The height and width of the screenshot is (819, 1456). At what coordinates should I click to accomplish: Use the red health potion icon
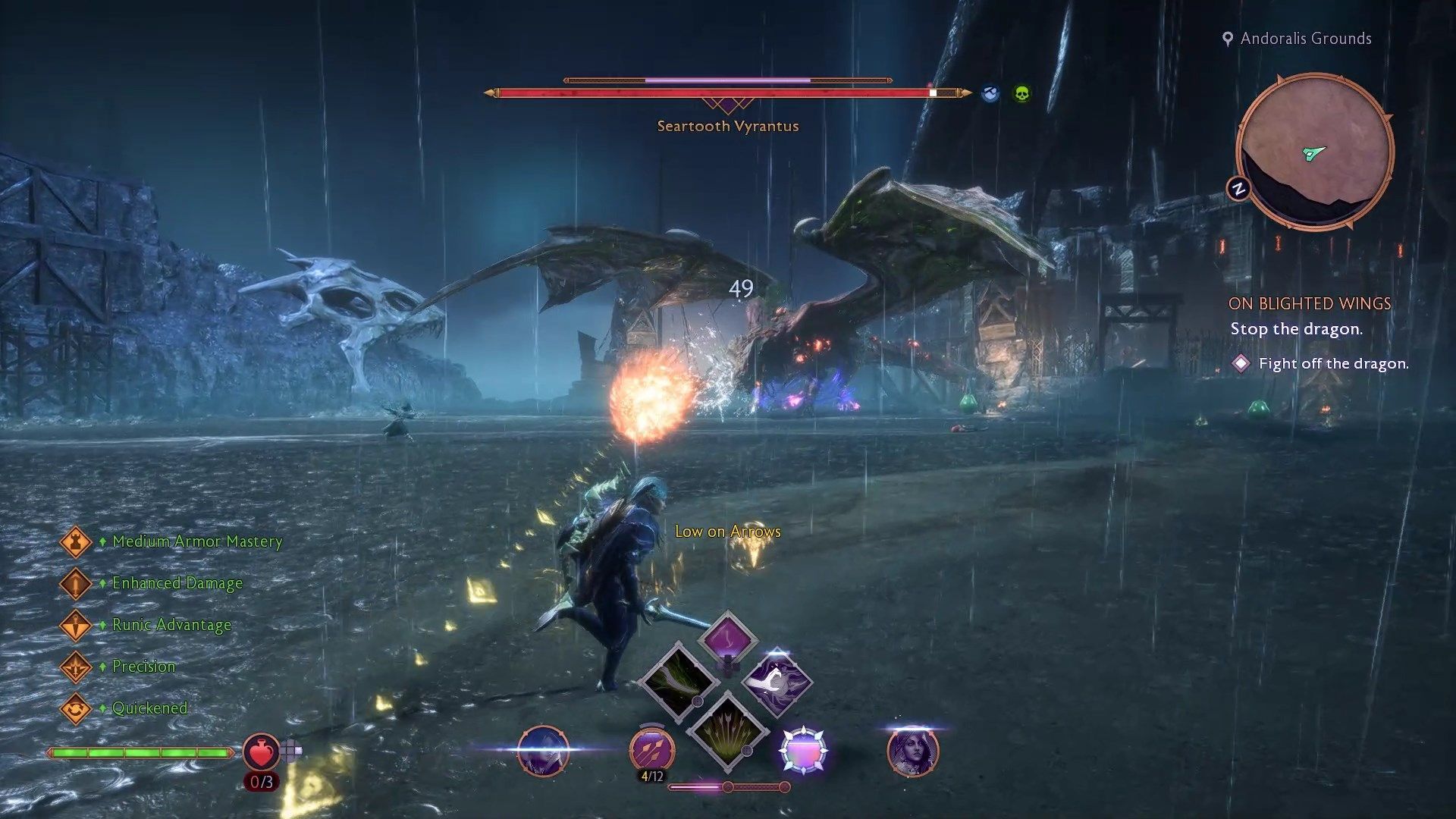pyautogui.click(x=261, y=752)
